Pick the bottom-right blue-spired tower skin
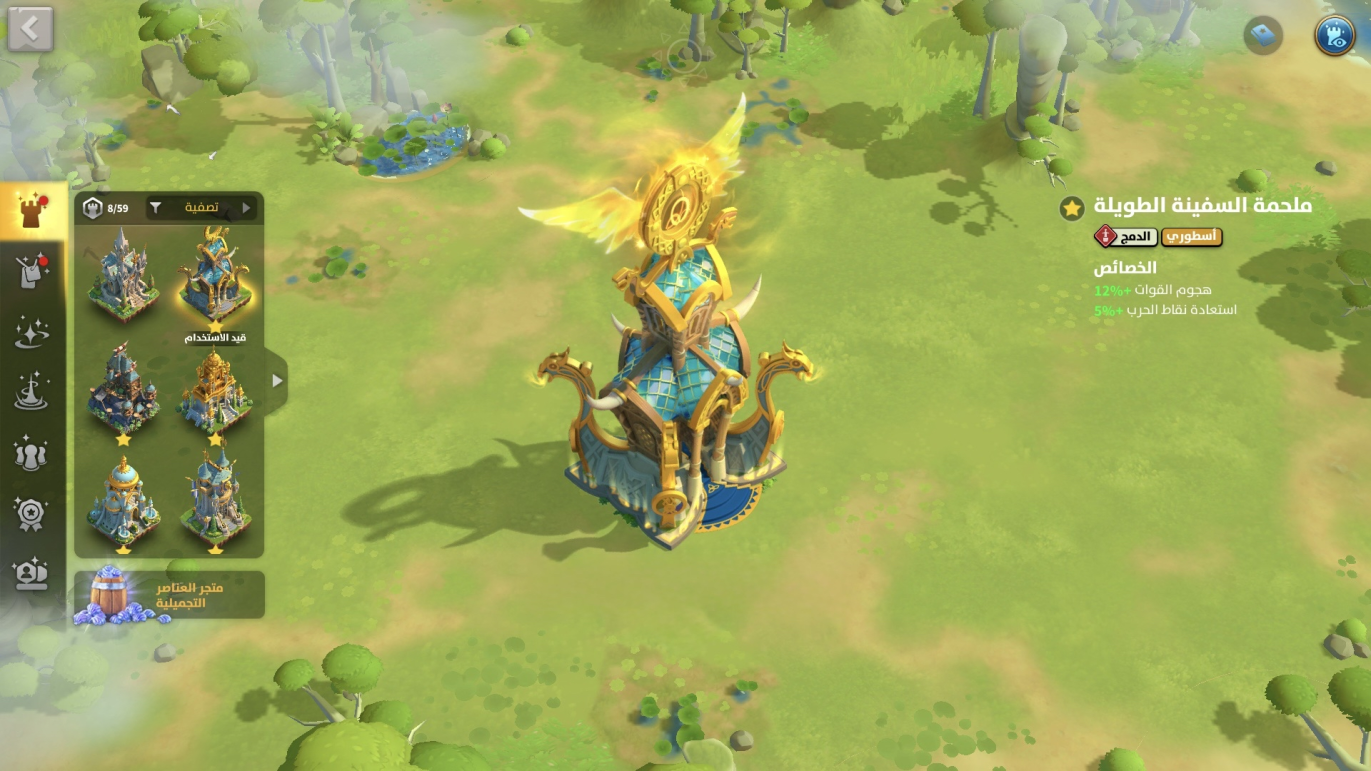 coord(215,503)
